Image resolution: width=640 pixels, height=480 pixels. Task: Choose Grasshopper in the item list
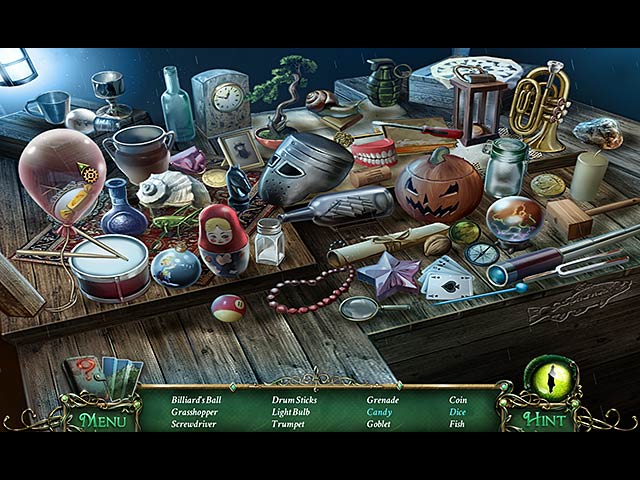coord(196,411)
